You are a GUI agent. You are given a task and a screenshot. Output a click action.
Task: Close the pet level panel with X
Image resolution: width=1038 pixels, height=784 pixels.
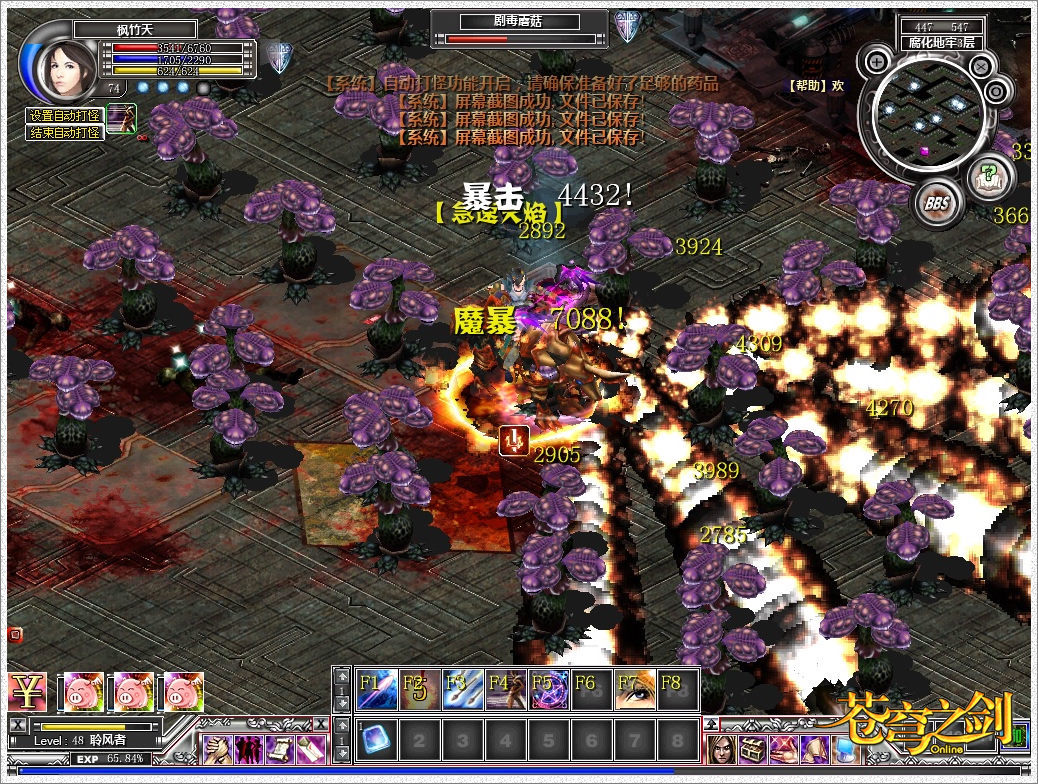pos(17,724)
